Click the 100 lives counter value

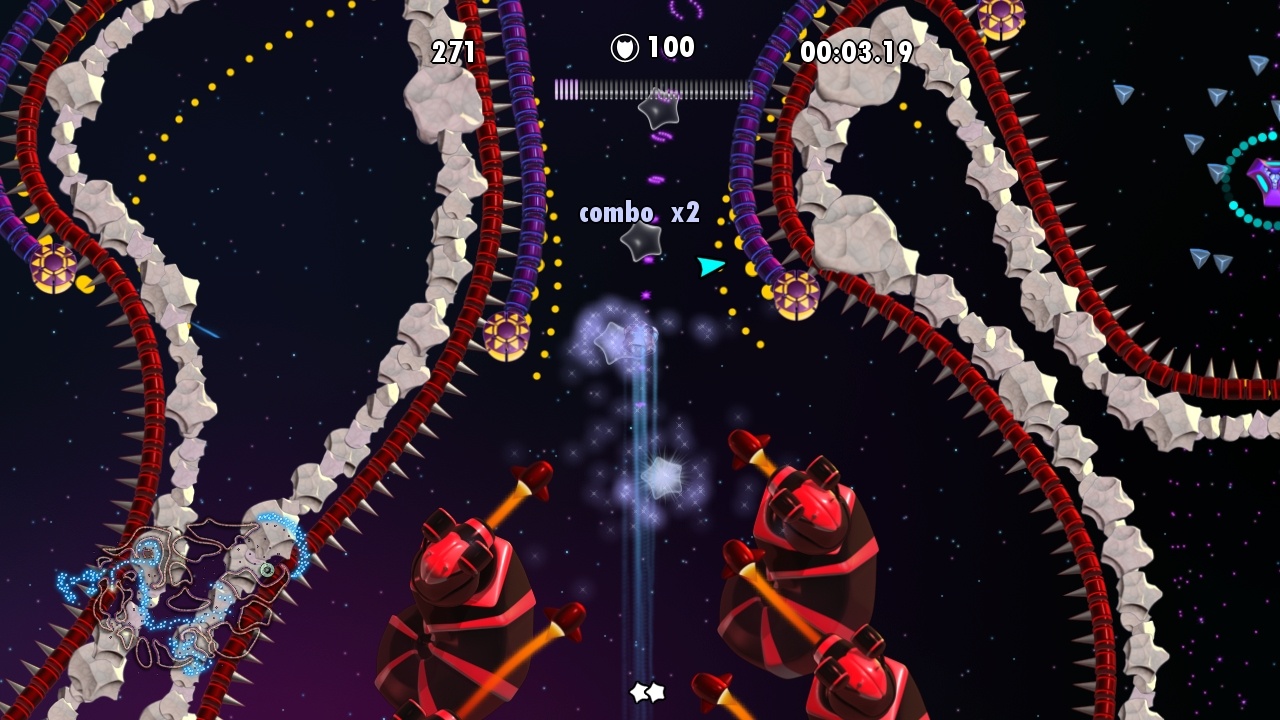672,45
